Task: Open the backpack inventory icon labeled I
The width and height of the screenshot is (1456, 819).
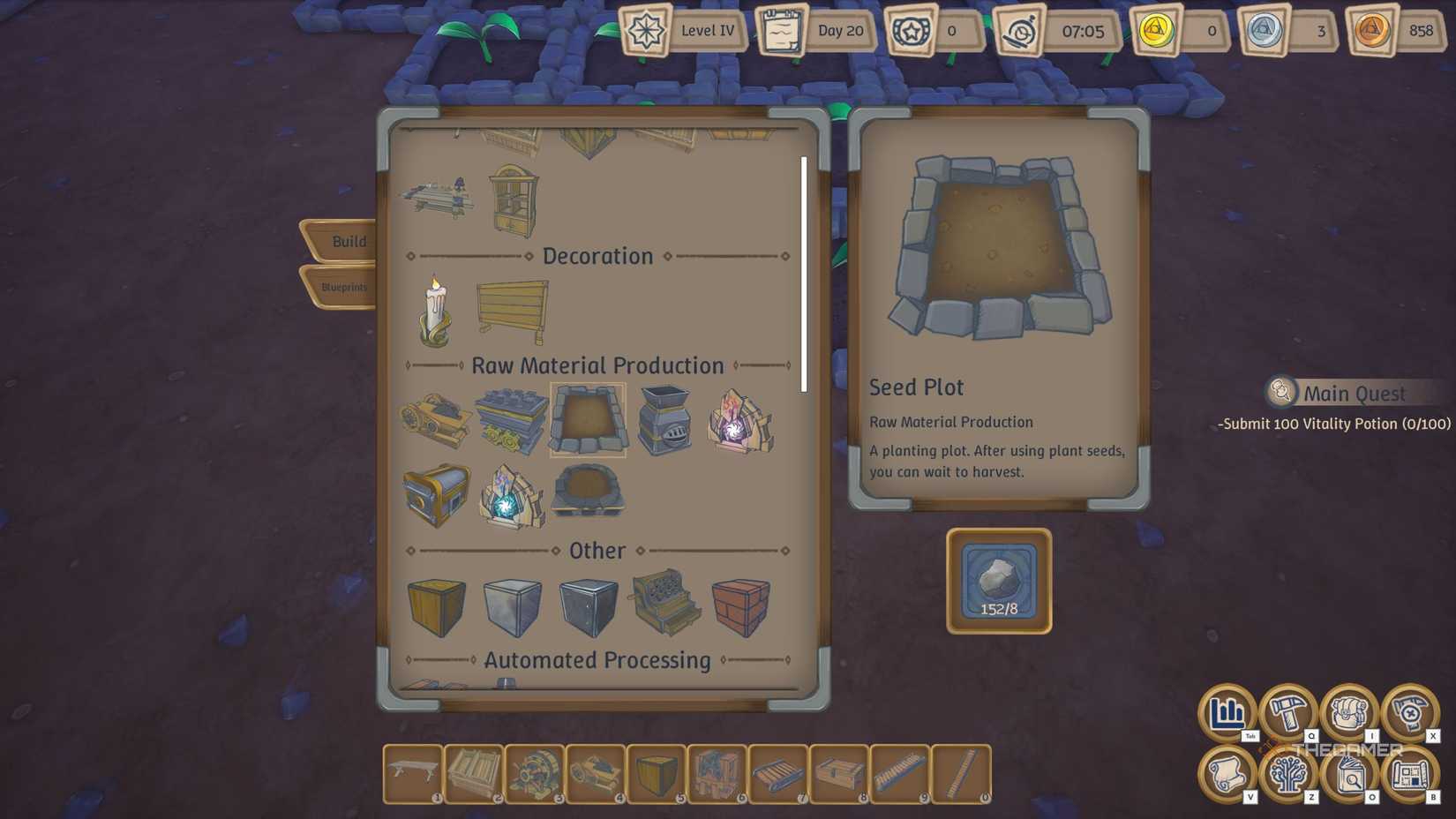Action: (x=1349, y=715)
